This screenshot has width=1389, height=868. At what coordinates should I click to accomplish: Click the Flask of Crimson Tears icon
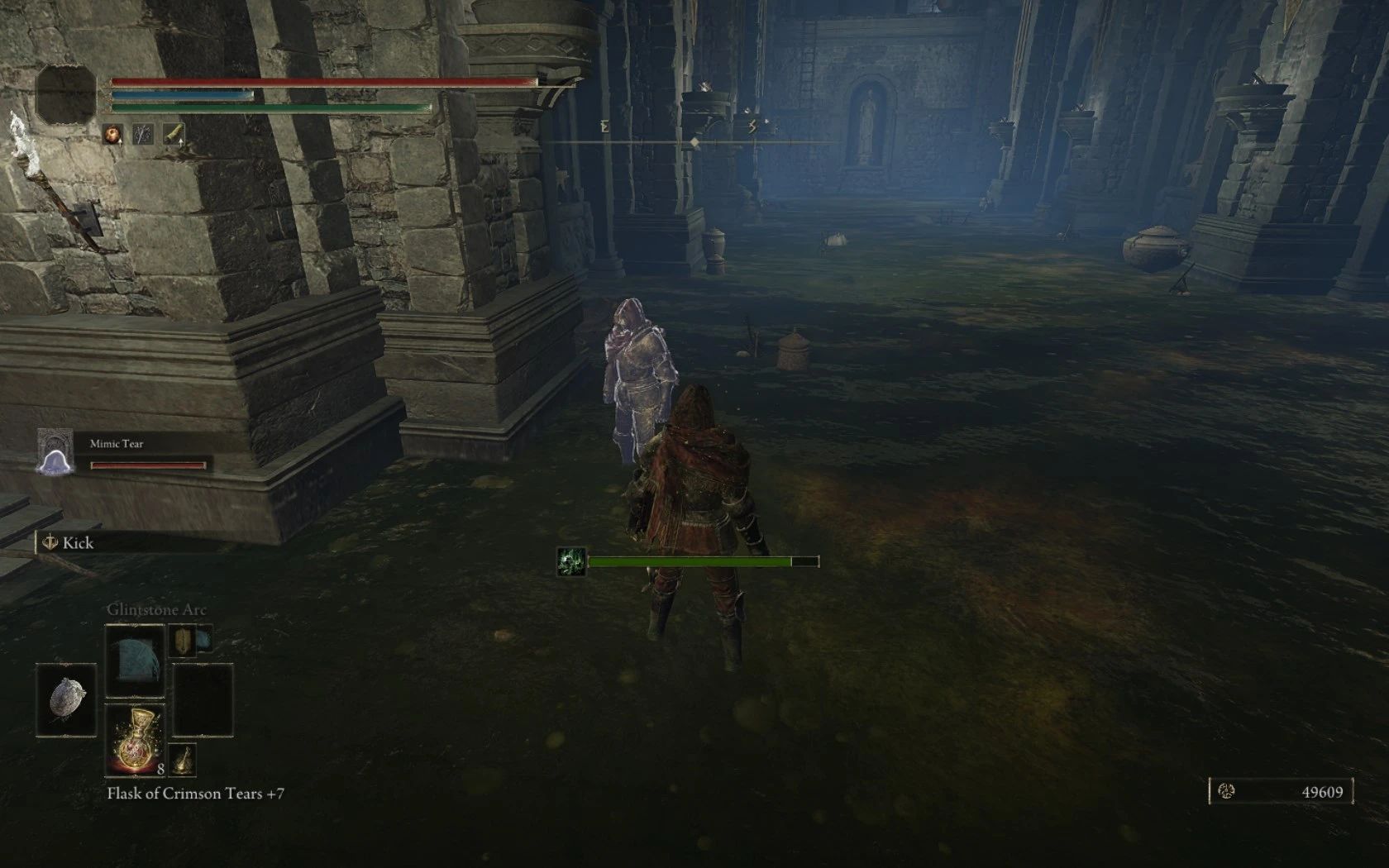coord(135,739)
